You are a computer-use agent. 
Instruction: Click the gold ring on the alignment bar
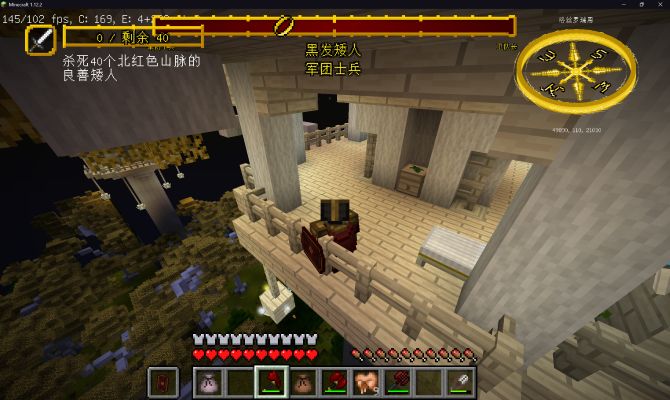click(283, 24)
